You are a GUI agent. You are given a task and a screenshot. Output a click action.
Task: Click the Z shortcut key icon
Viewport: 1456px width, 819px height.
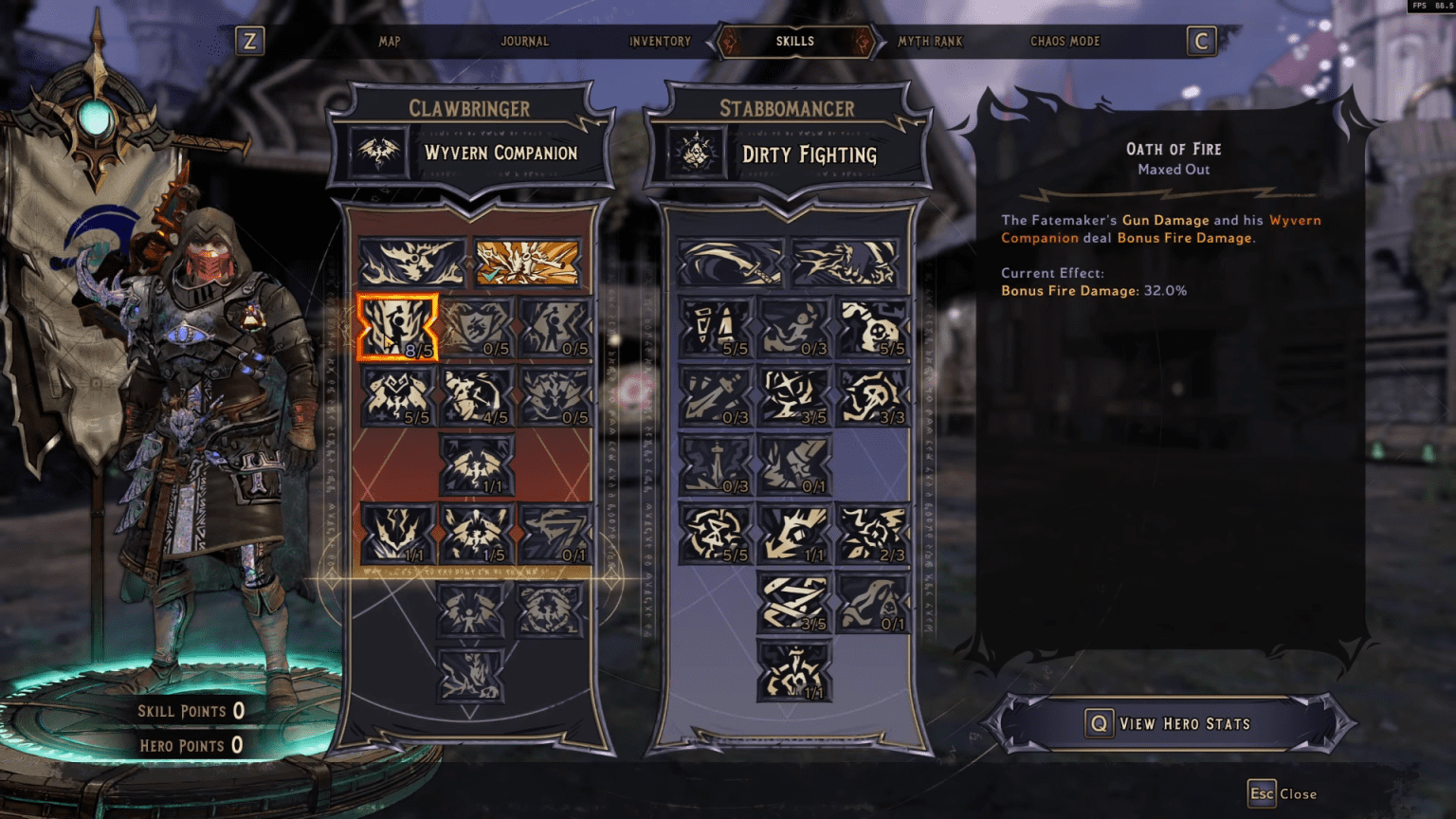click(x=249, y=41)
